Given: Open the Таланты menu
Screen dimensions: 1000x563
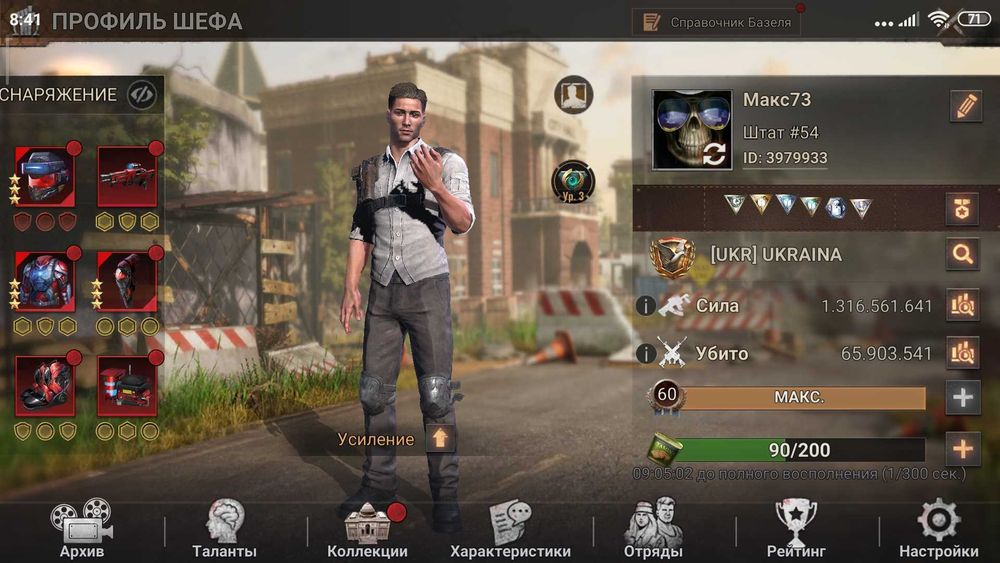Looking at the screenshot, I should click(x=224, y=528).
